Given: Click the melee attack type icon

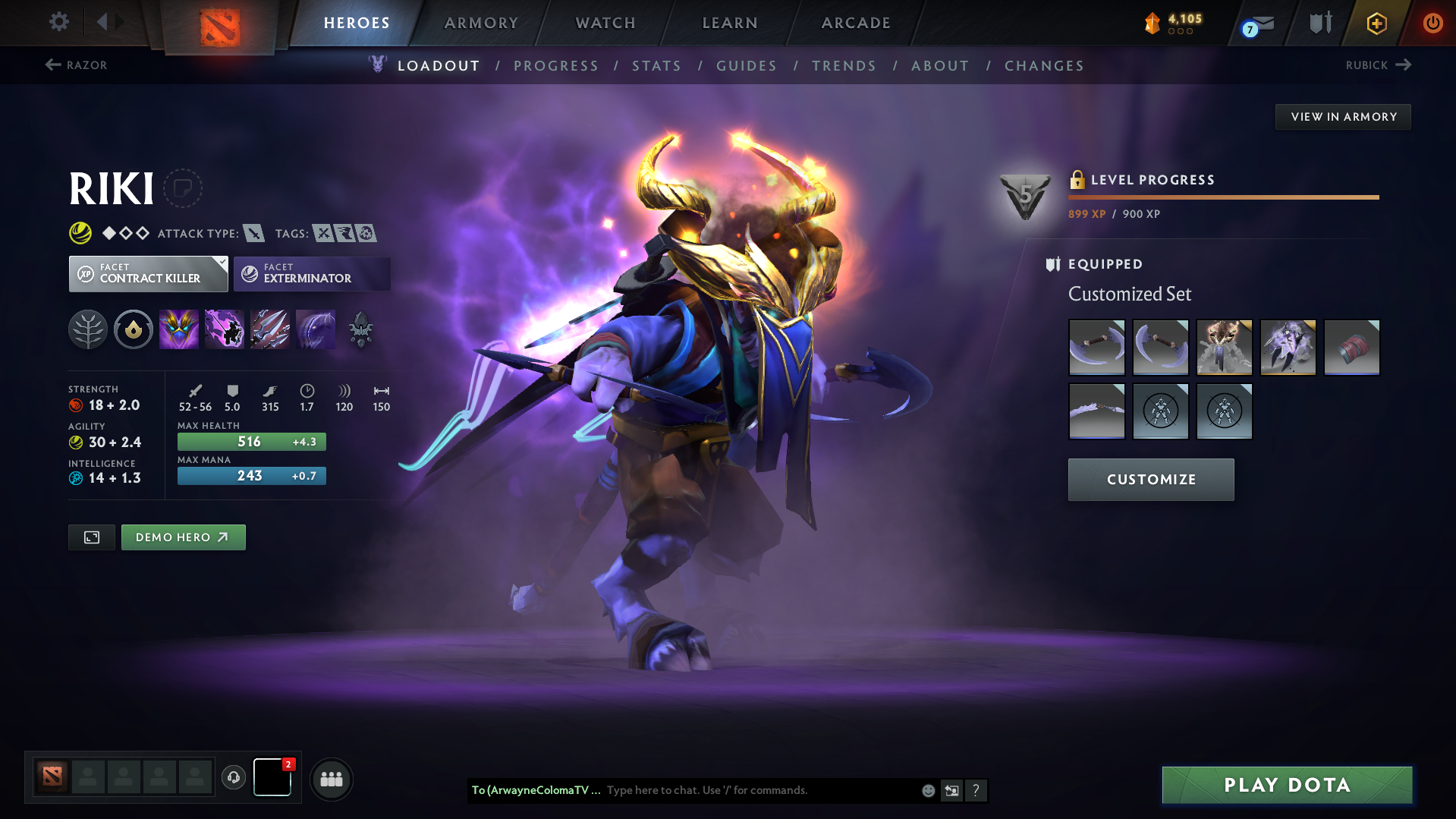Looking at the screenshot, I should click(253, 233).
